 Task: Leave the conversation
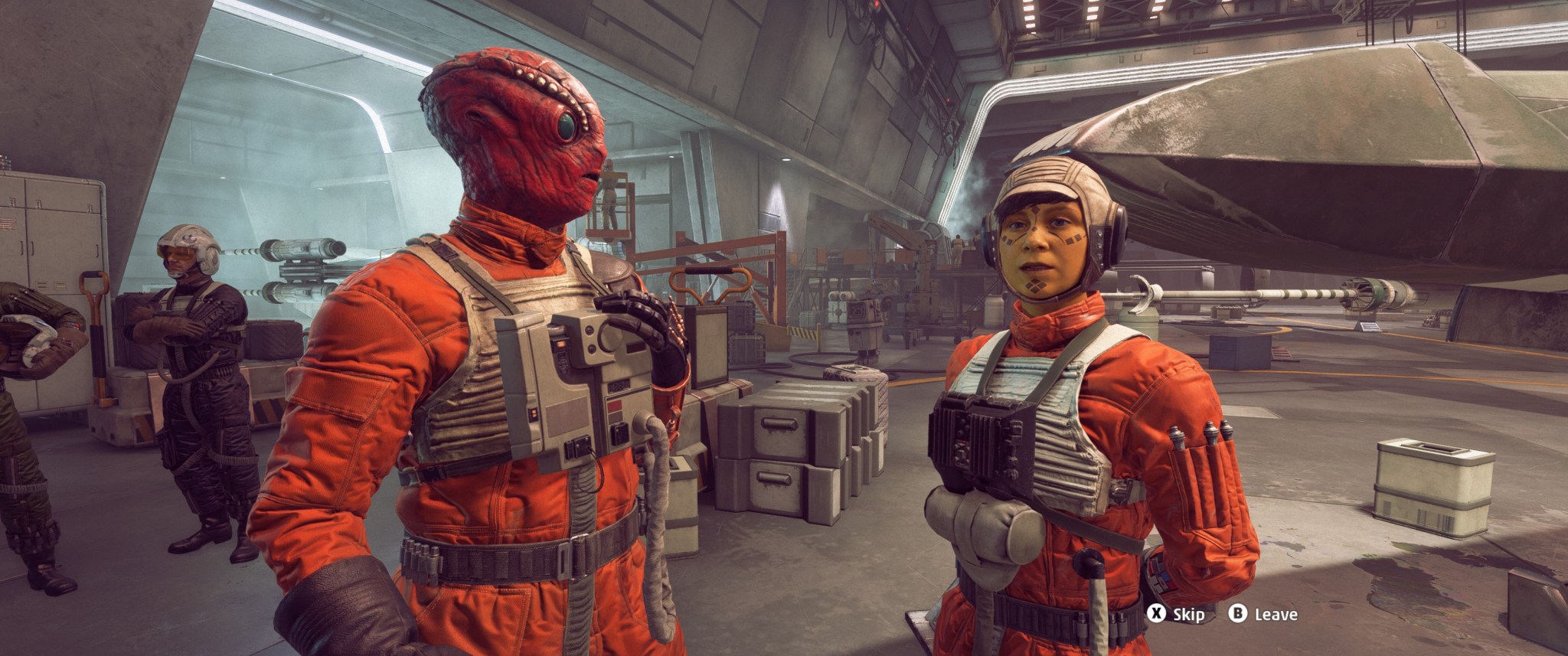click(1263, 614)
